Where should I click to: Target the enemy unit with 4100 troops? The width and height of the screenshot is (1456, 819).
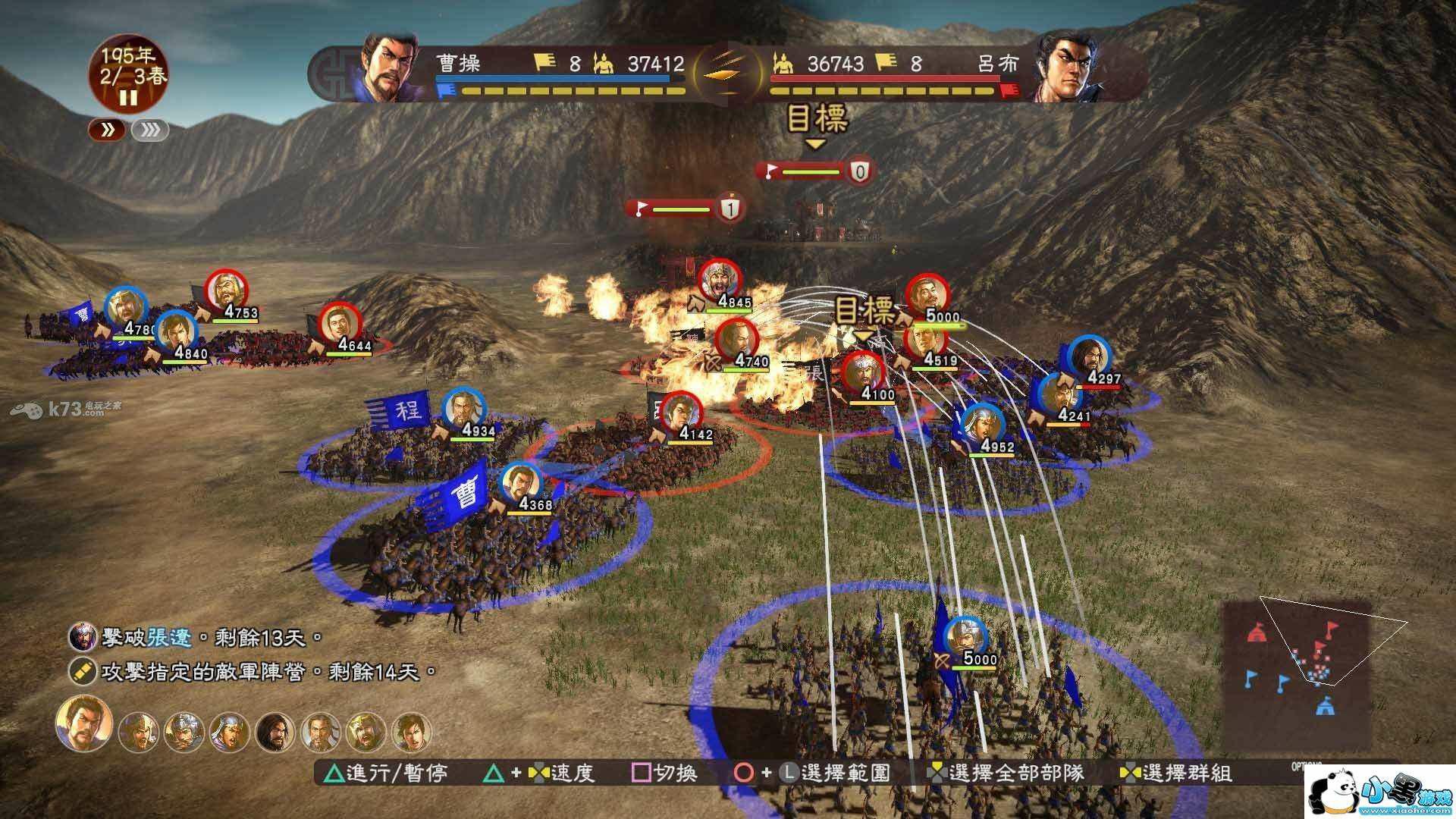point(863,372)
